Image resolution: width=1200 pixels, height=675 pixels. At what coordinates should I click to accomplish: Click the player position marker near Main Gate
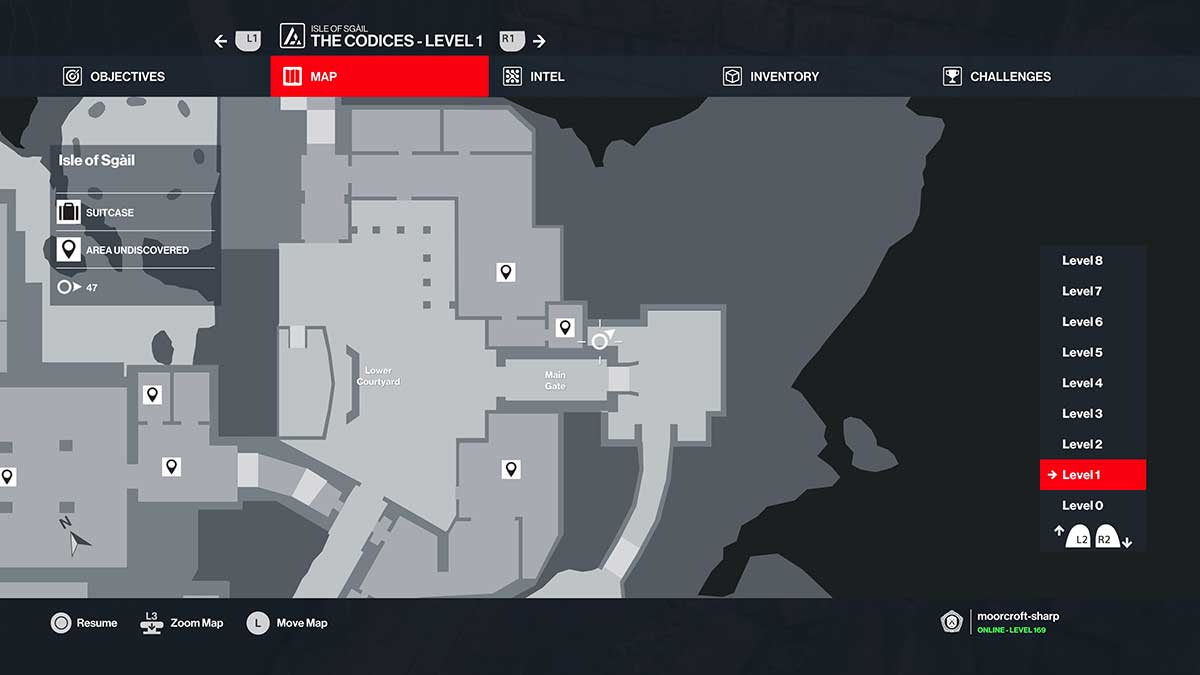tap(599, 341)
